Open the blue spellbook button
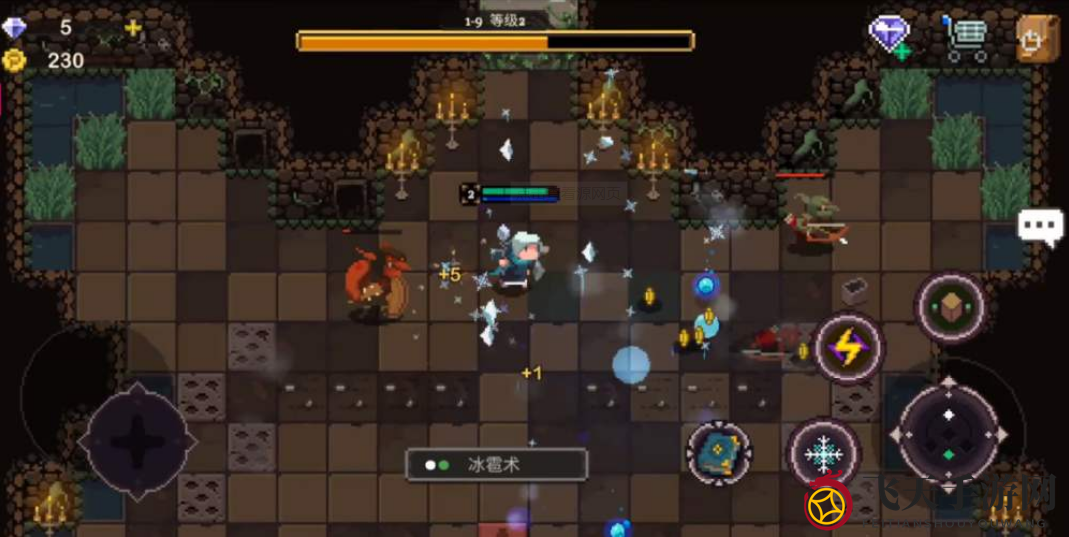1069x537 pixels. click(x=720, y=453)
